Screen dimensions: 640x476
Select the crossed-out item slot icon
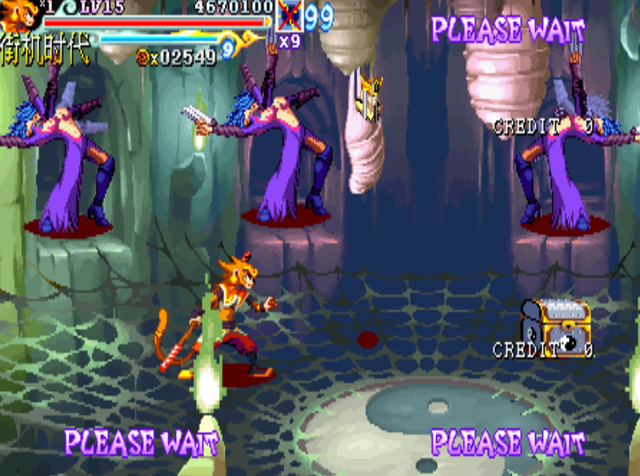point(288,16)
